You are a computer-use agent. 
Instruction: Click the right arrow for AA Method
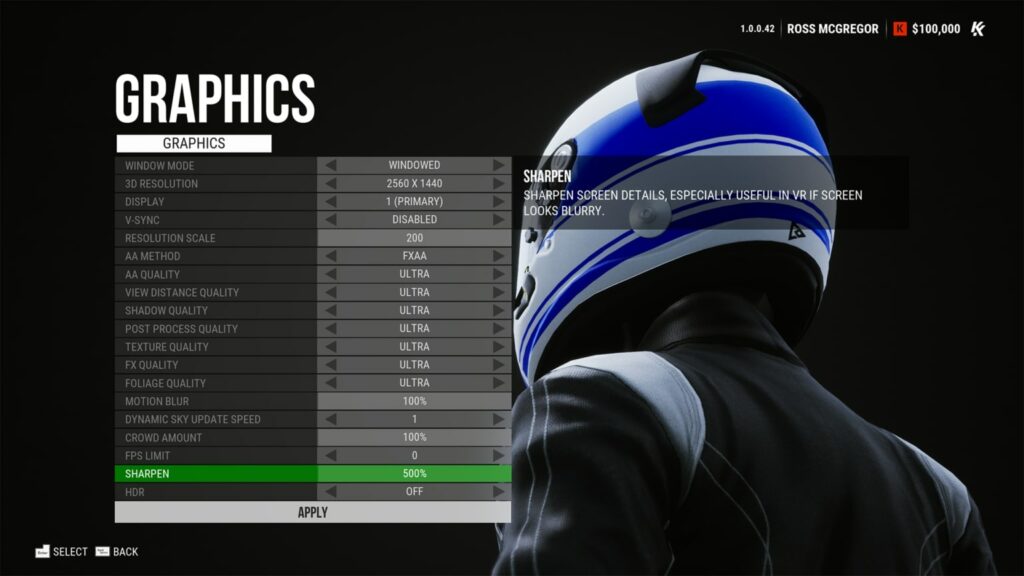point(498,256)
